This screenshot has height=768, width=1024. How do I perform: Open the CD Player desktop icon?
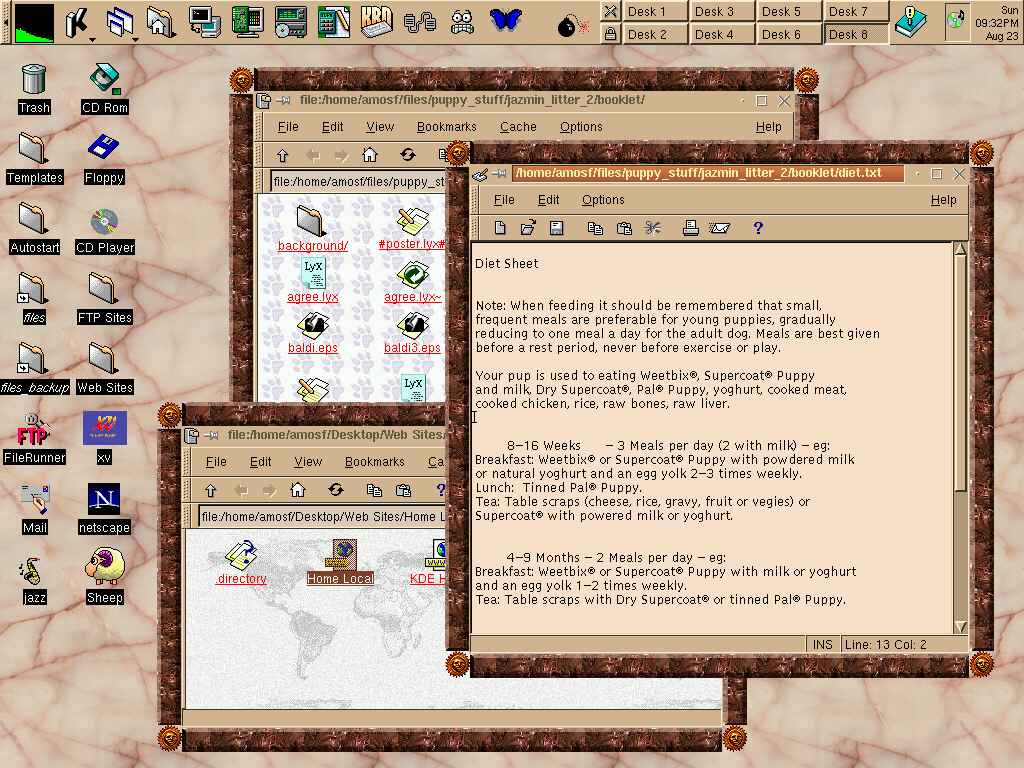point(104,227)
